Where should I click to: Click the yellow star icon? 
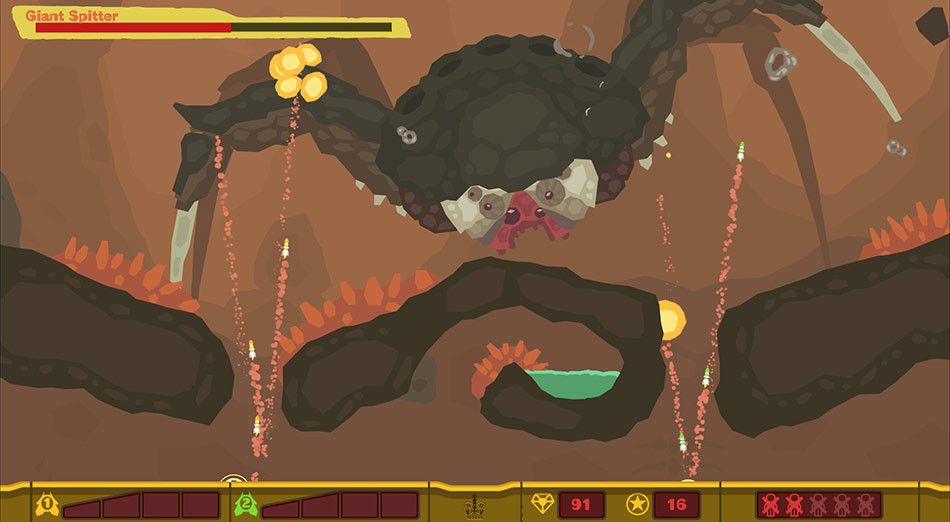[x=637, y=504]
